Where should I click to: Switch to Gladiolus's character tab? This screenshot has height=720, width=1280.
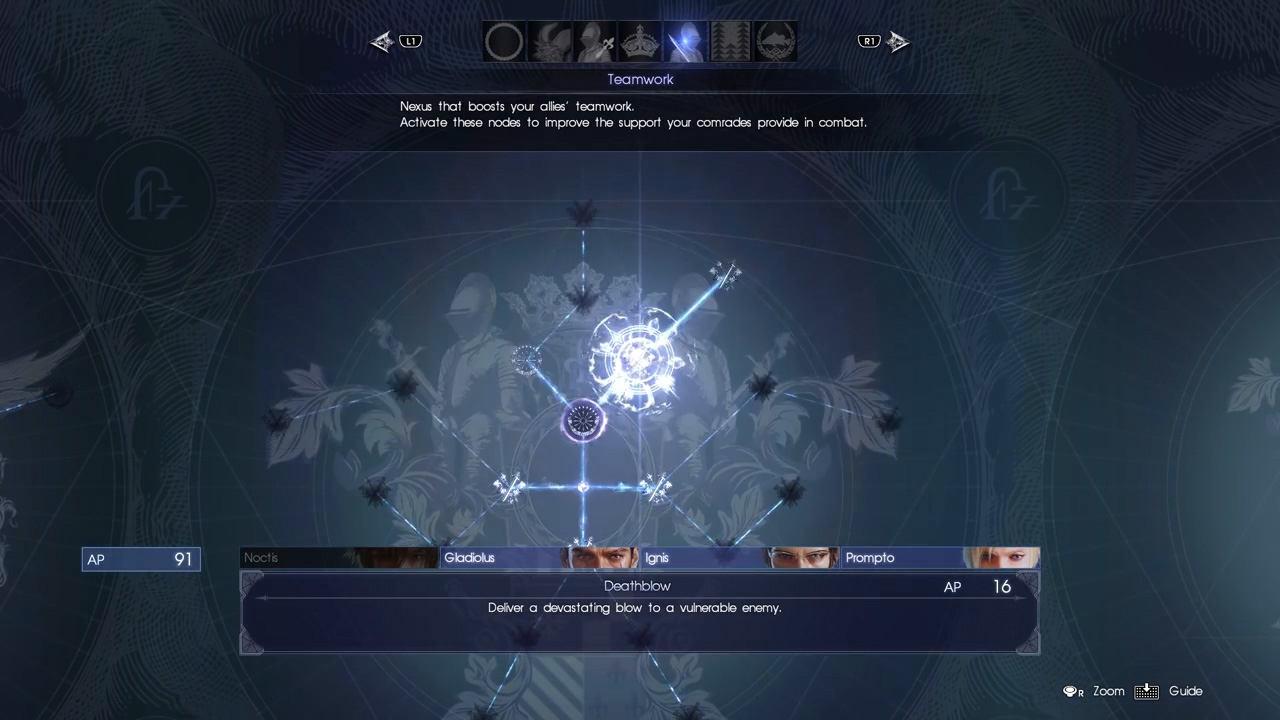539,558
